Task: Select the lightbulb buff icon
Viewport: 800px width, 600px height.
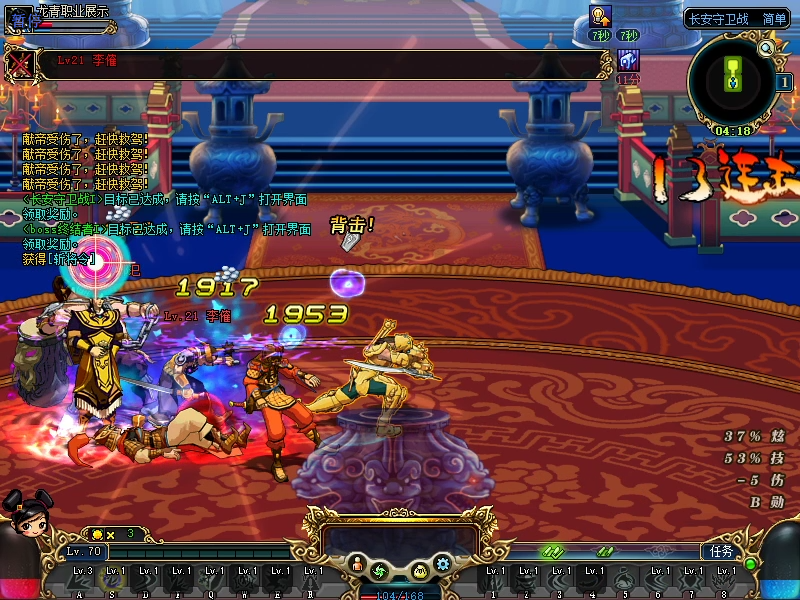Action: click(x=600, y=15)
